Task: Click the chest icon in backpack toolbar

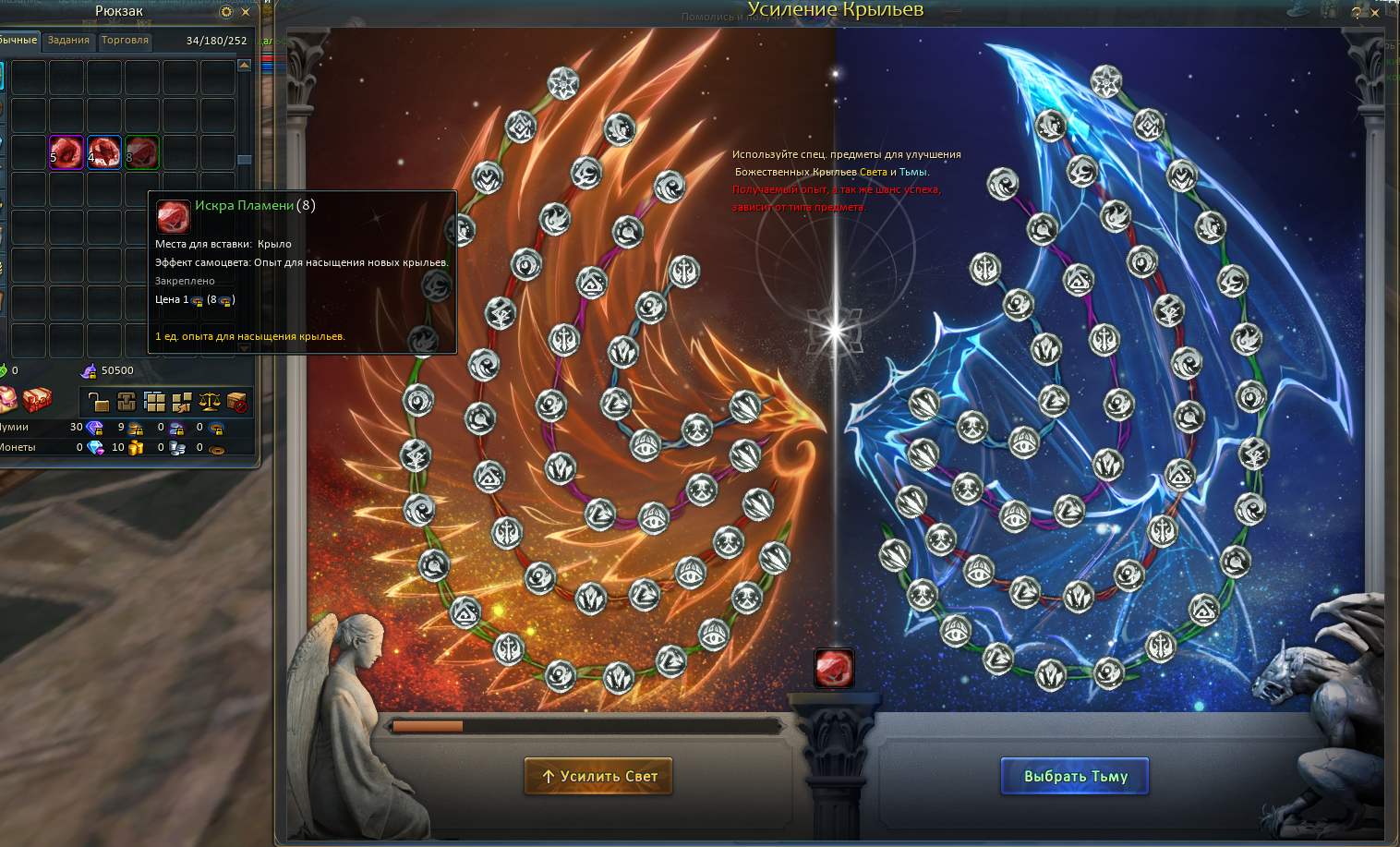Action: [x=127, y=401]
